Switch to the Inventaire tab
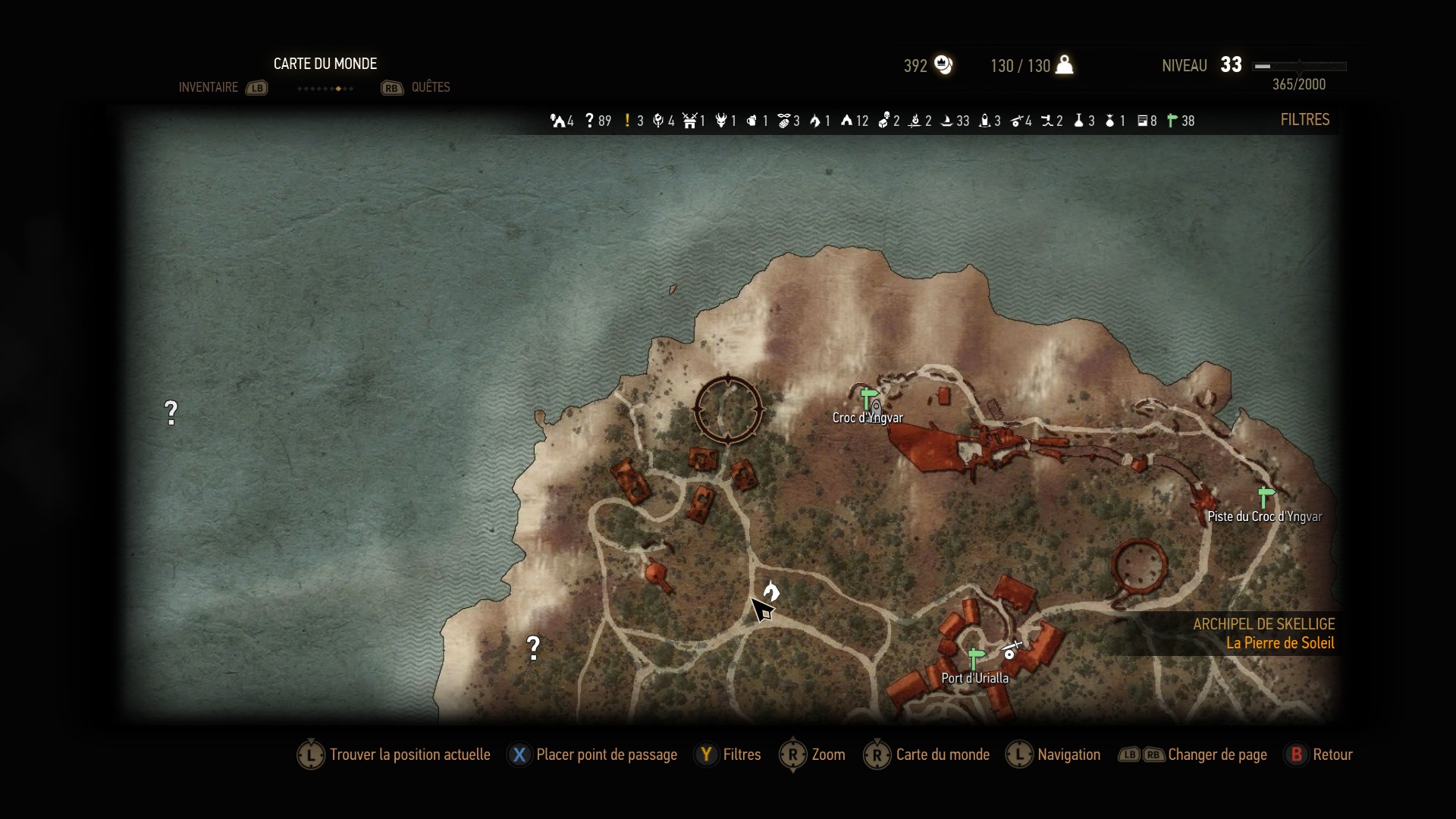 pyautogui.click(x=209, y=87)
